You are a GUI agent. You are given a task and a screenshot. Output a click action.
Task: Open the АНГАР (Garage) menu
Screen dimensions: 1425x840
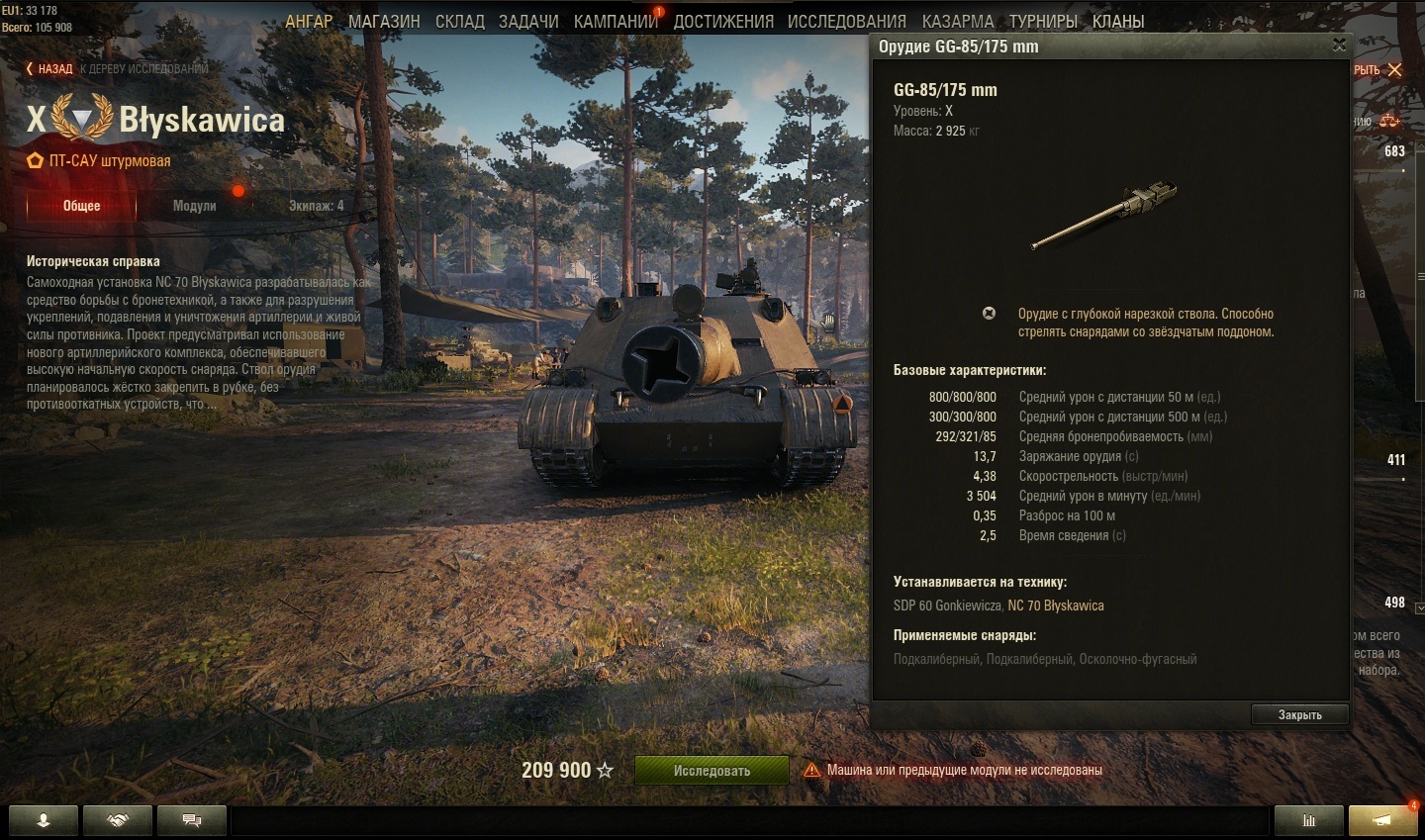point(309,21)
